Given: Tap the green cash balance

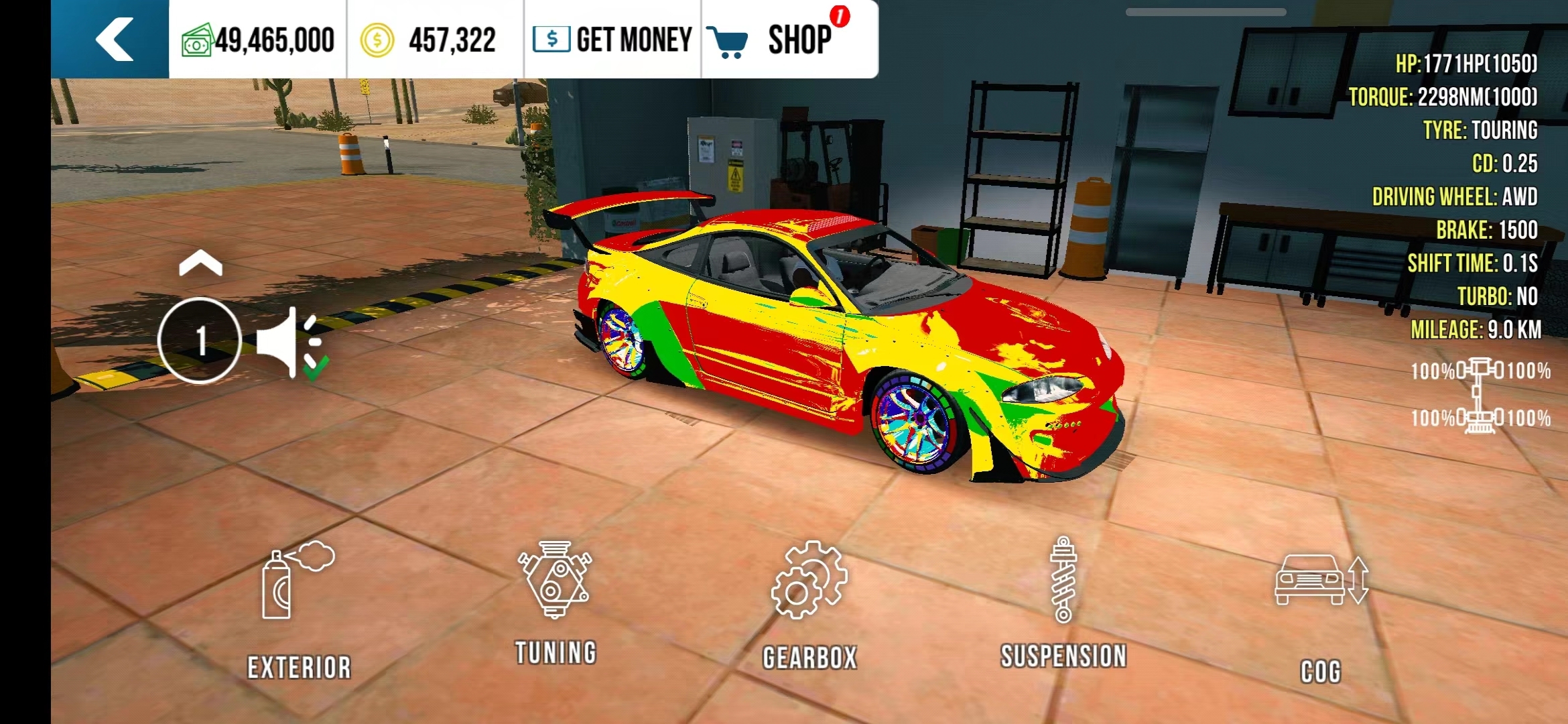Looking at the screenshot, I should (x=258, y=40).
